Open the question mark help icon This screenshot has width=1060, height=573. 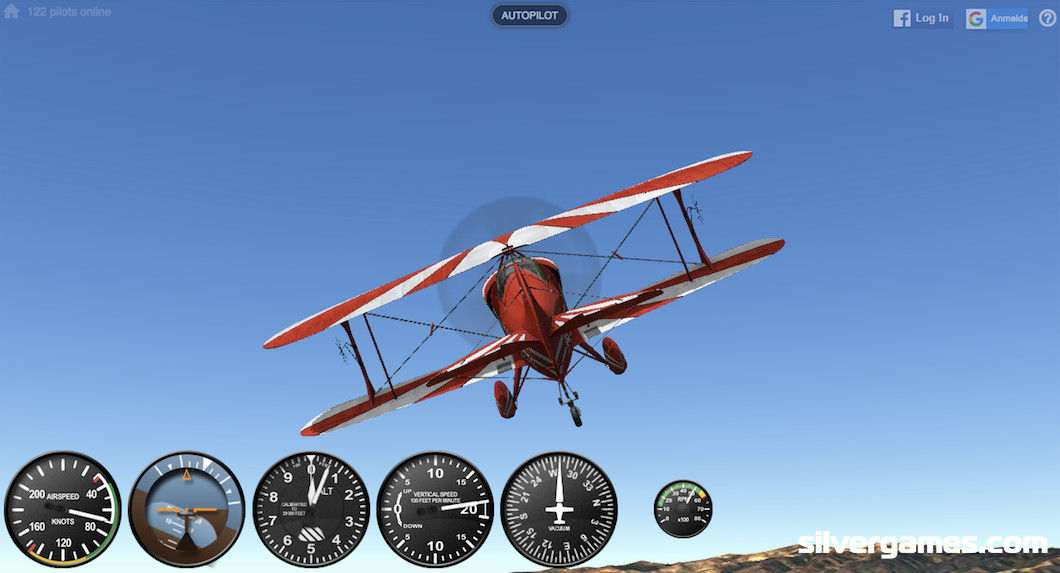click(1047, 18)
